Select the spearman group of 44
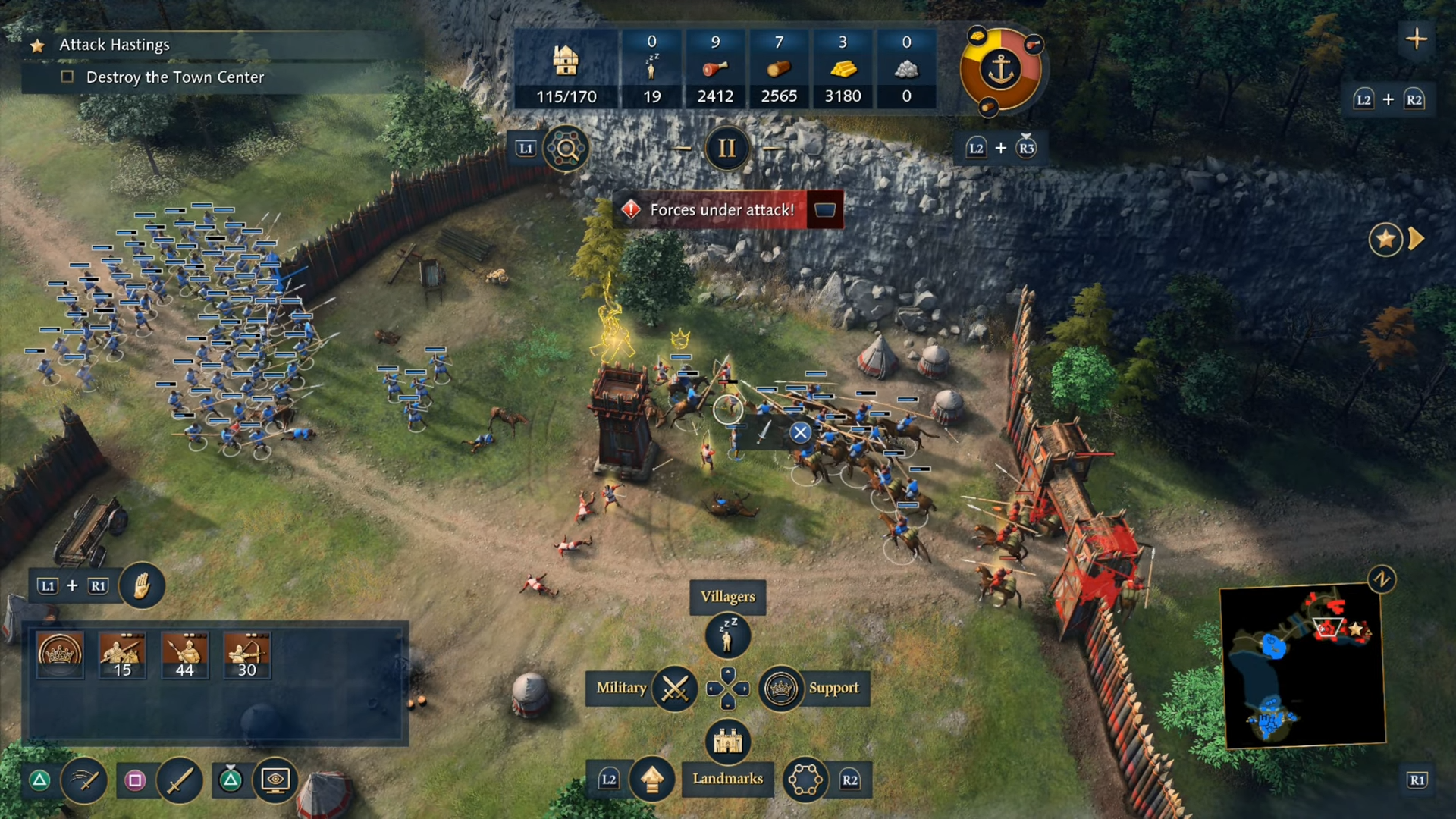This screenshot has width=1456, height=819. point(184,655)
